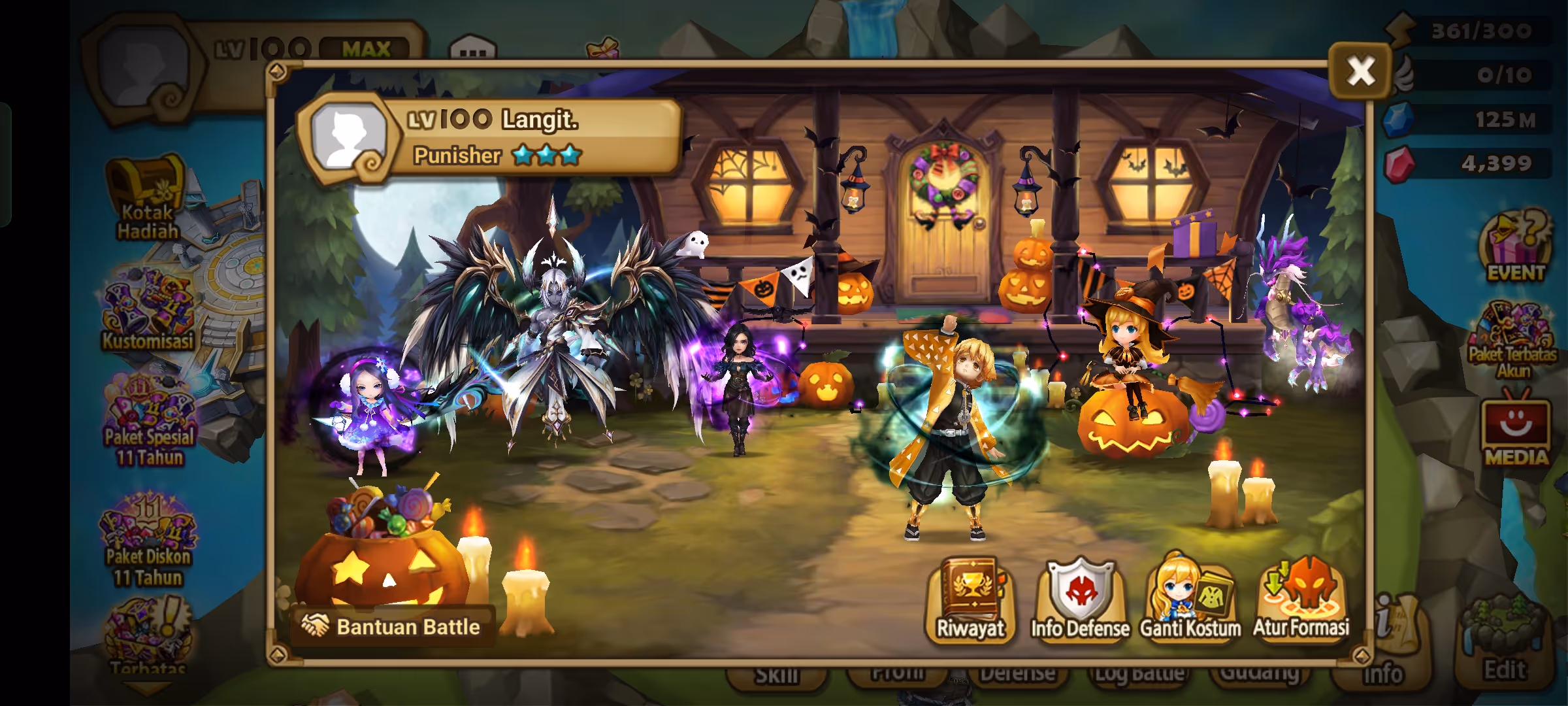Close the player profile popup
Viewport: 1568px width, 706px height.
click(x=1360, y=71)
